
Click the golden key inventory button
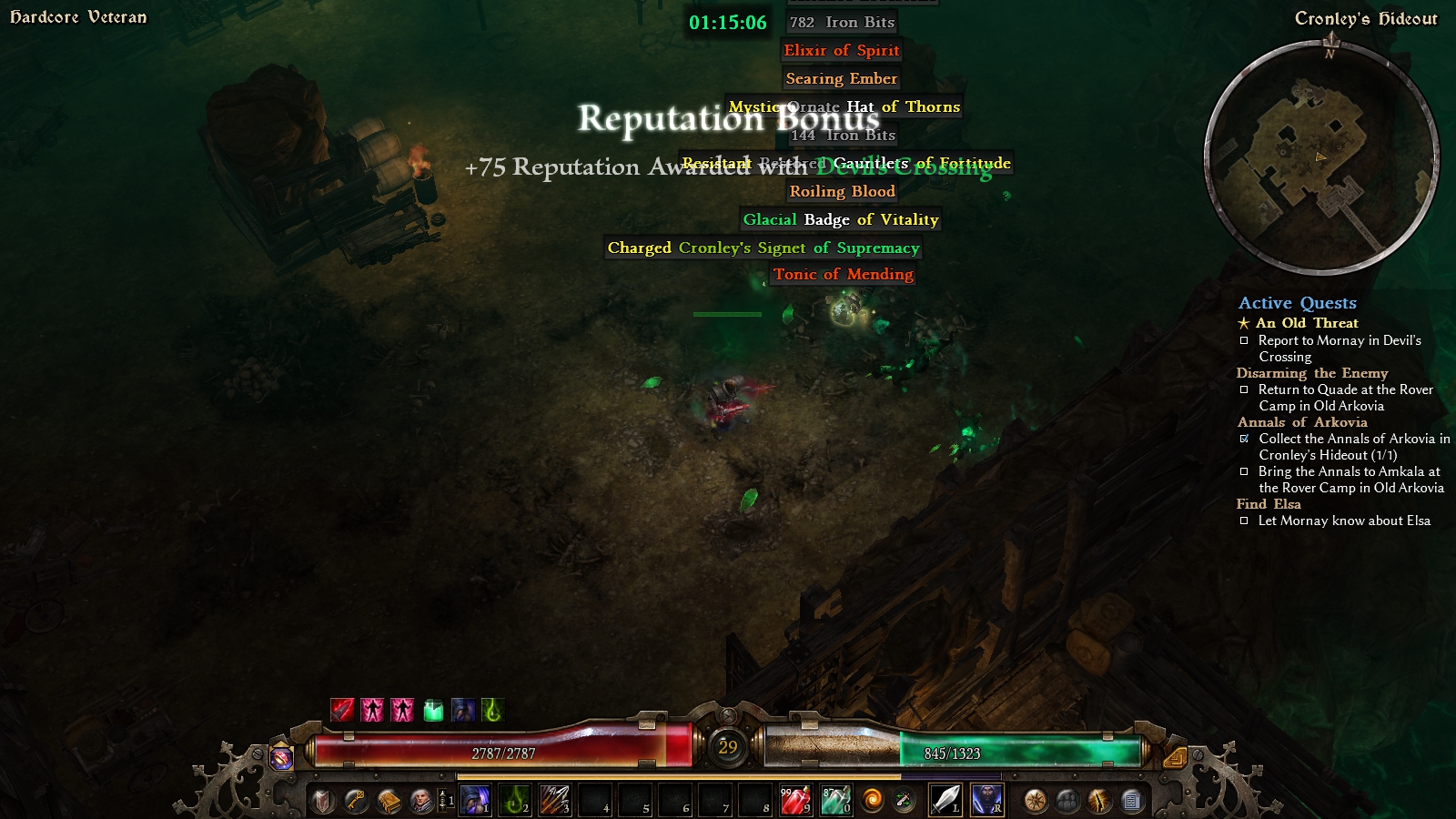tap(356, 801)
